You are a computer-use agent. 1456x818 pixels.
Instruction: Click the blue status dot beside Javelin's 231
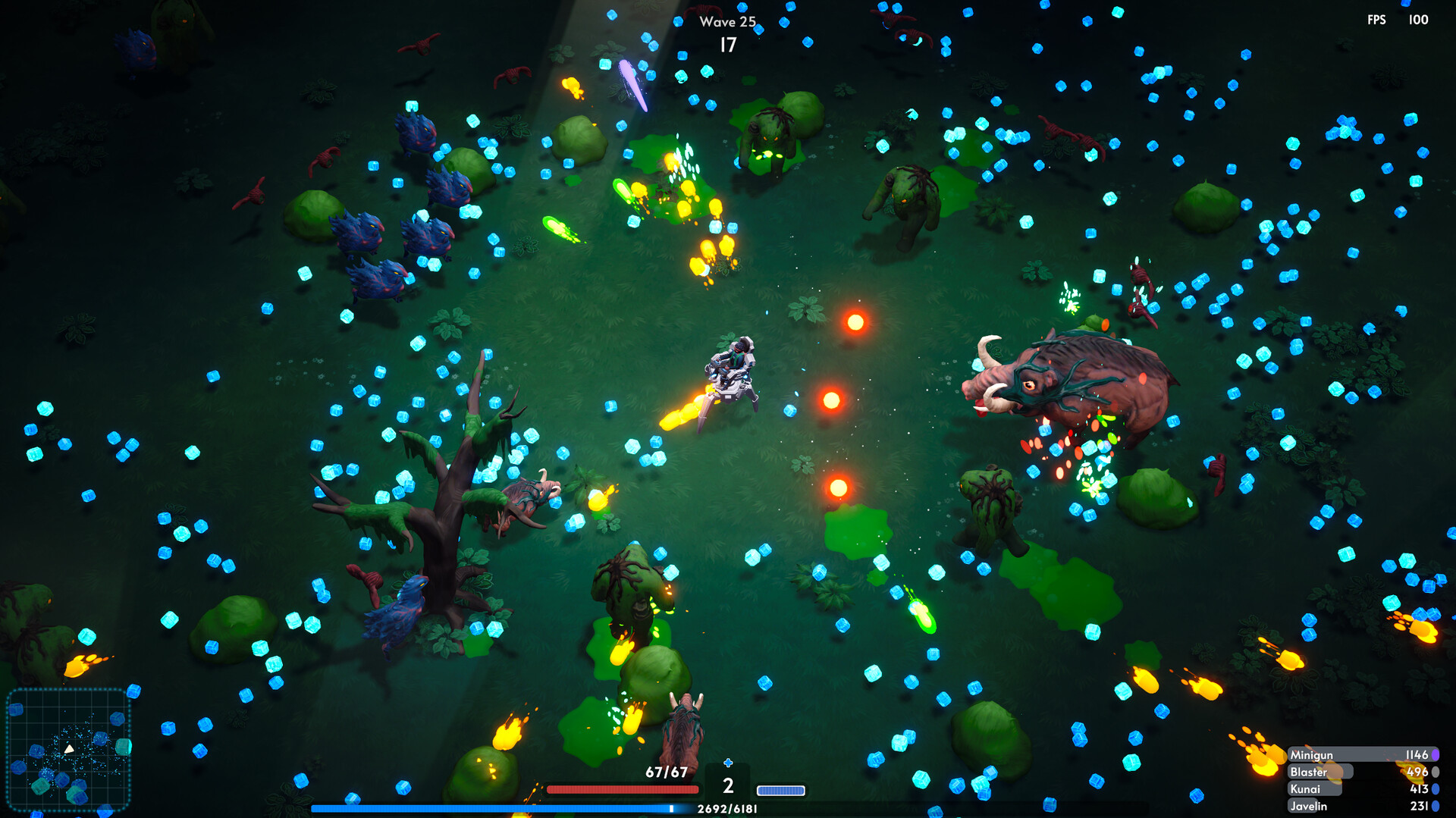tap(1434, 806)
